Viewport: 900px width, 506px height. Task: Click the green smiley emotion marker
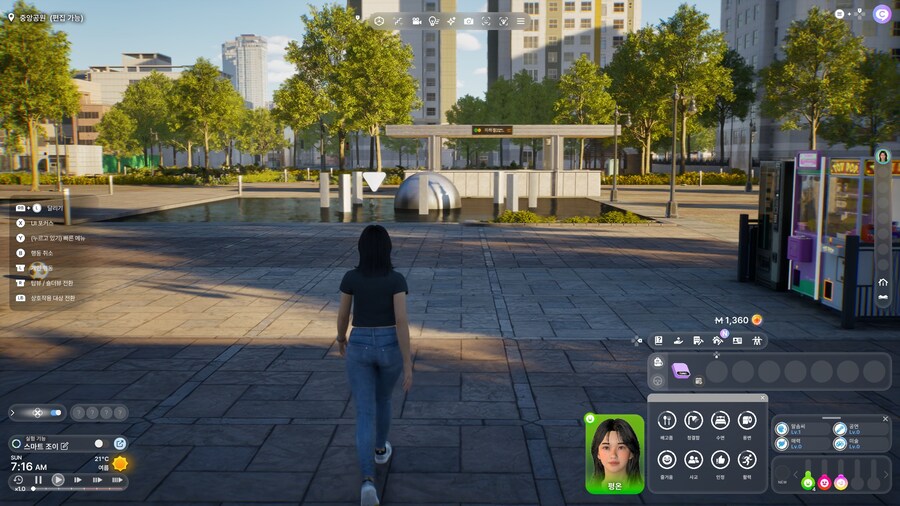coord(808,482)
